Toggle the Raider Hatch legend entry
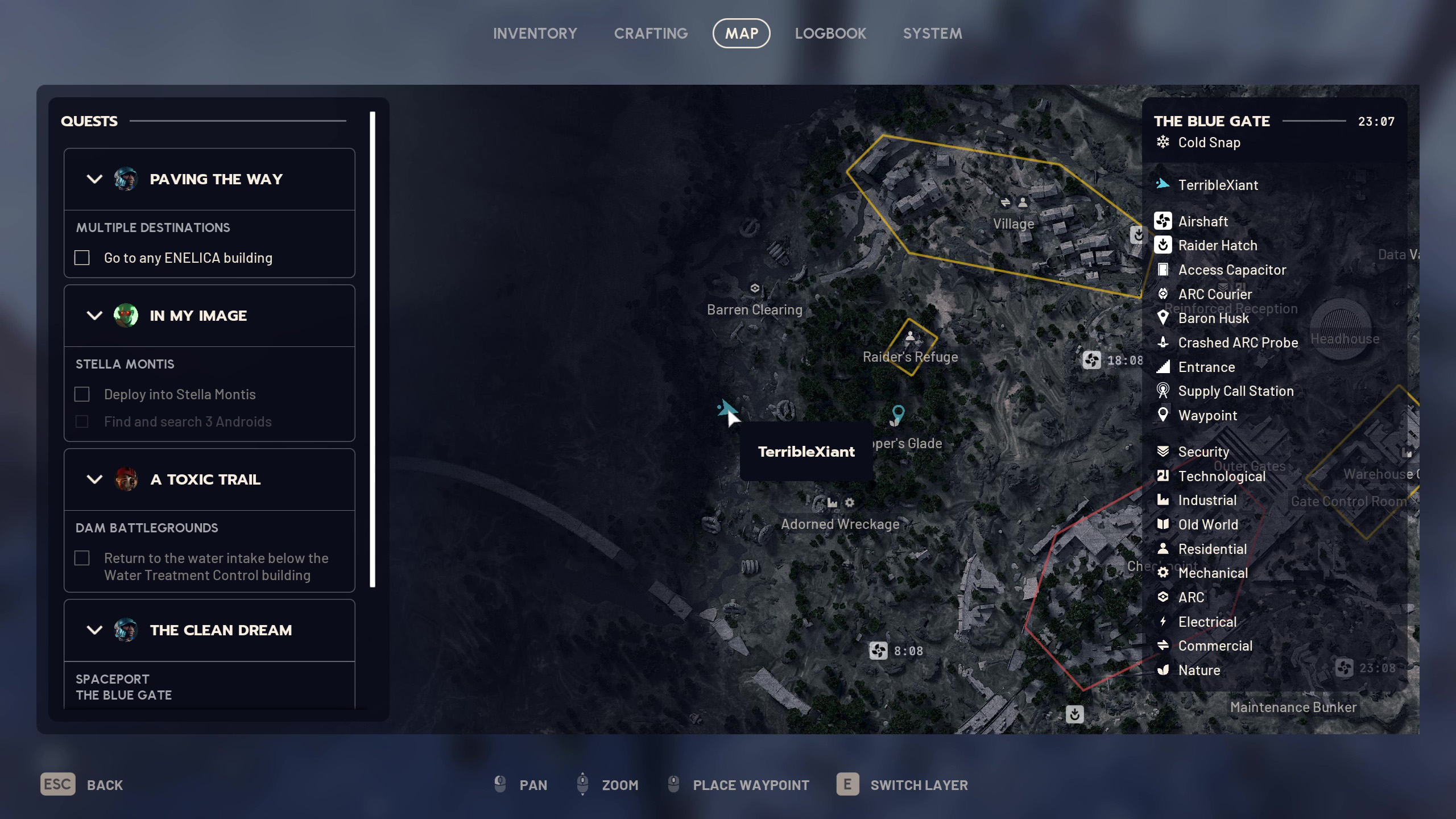The height and width of the screenshot is (819, 1456). click(1217, 246)
